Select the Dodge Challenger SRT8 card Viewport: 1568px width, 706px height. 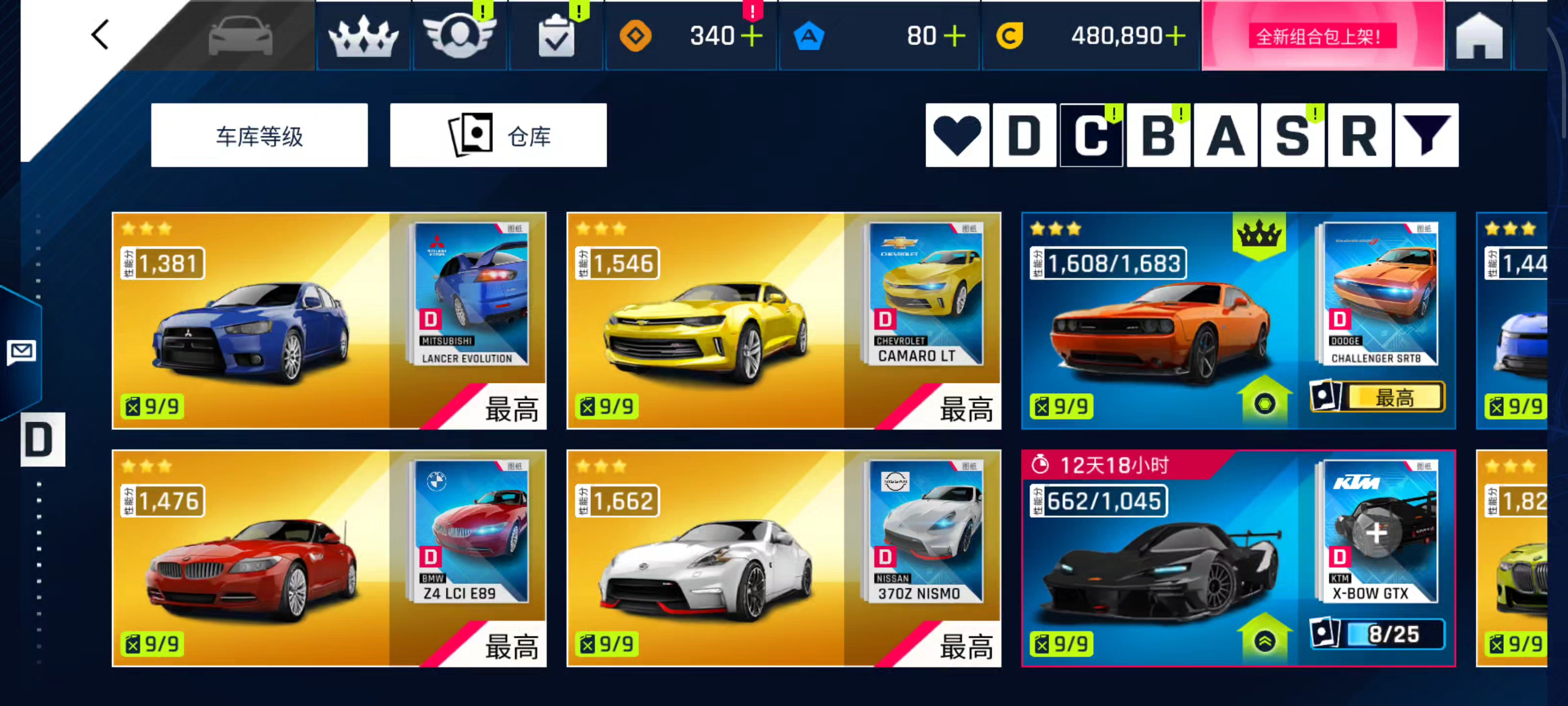click(1238, 321)
